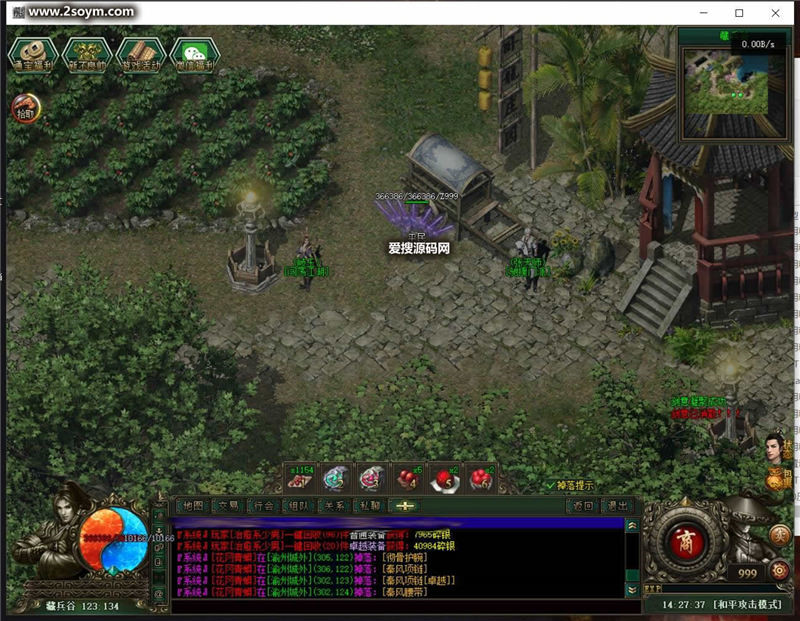Maximize the game window
The image size is (800, 621).
[x=739, y=13]
